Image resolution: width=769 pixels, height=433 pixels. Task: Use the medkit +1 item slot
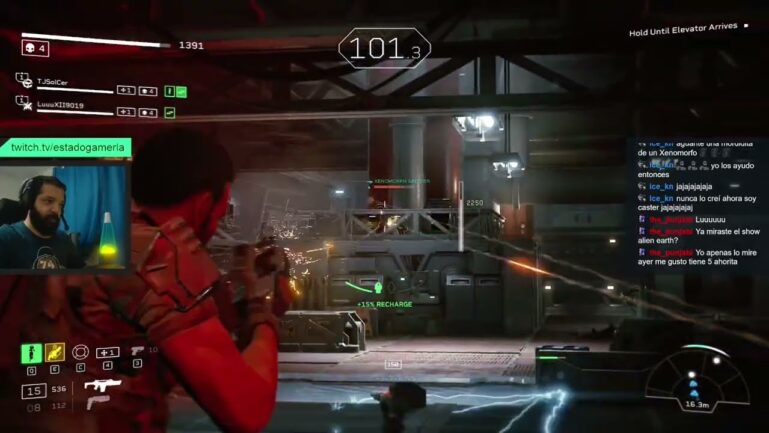[107, 353]
